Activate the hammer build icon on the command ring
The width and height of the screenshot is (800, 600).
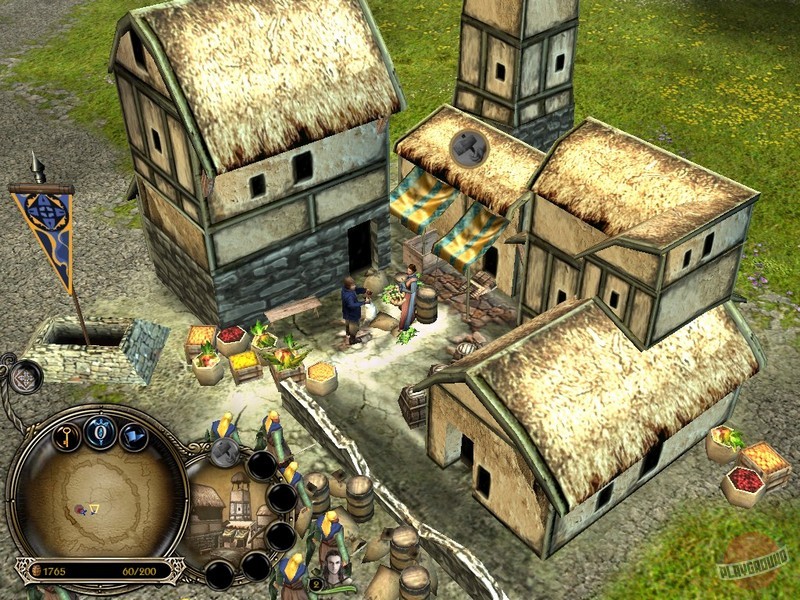click(227, 453)
